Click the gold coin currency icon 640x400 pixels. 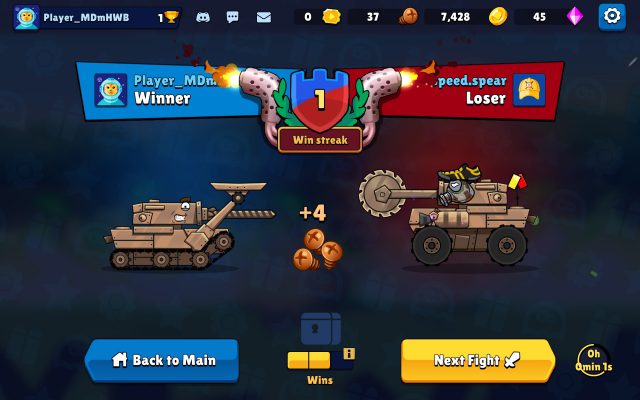498,16
